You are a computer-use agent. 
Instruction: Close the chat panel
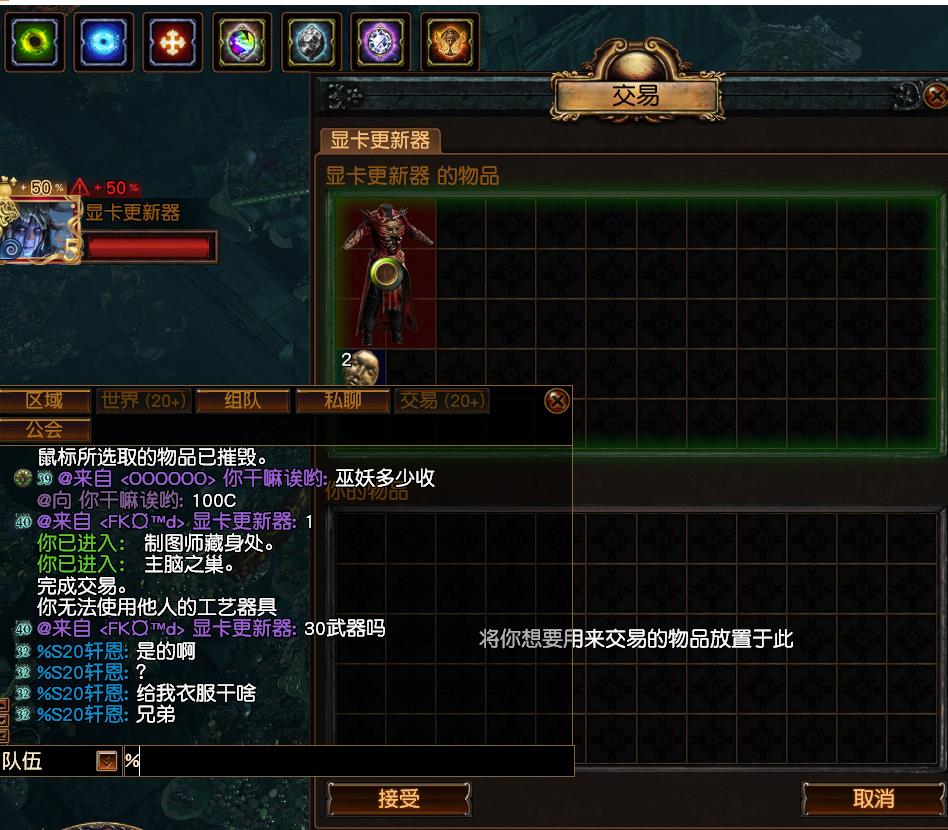tap(557, 401)
